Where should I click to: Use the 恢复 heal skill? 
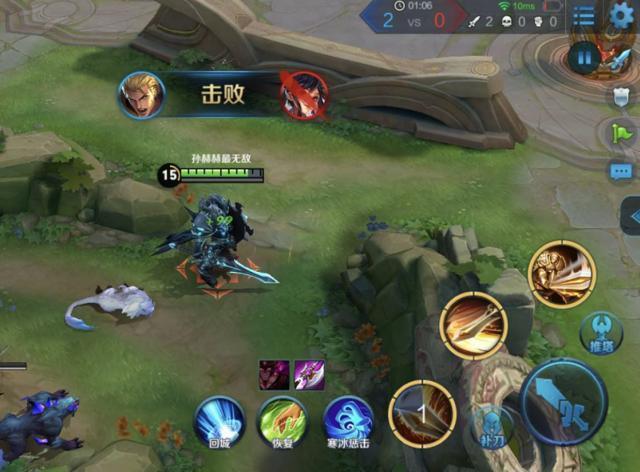[282, 421]
